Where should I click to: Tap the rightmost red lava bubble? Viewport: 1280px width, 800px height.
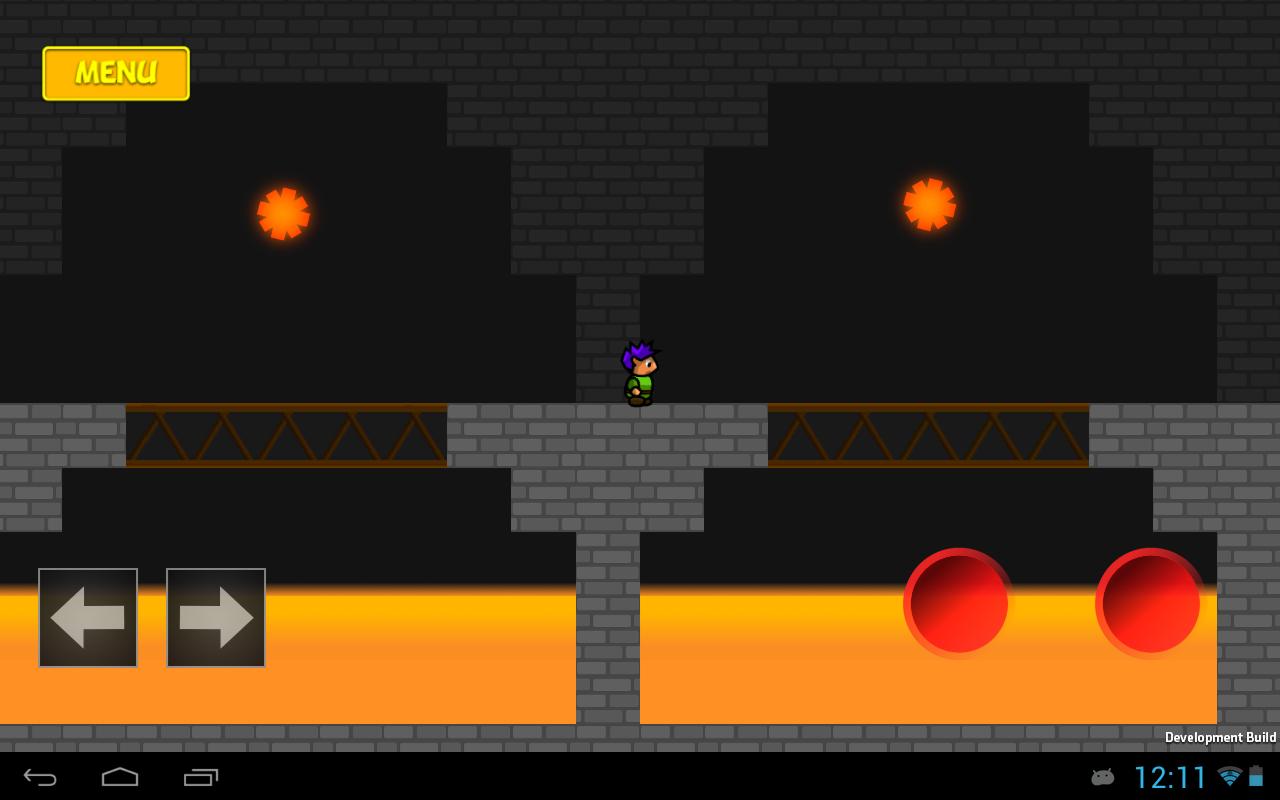(x=1147, y=600)
